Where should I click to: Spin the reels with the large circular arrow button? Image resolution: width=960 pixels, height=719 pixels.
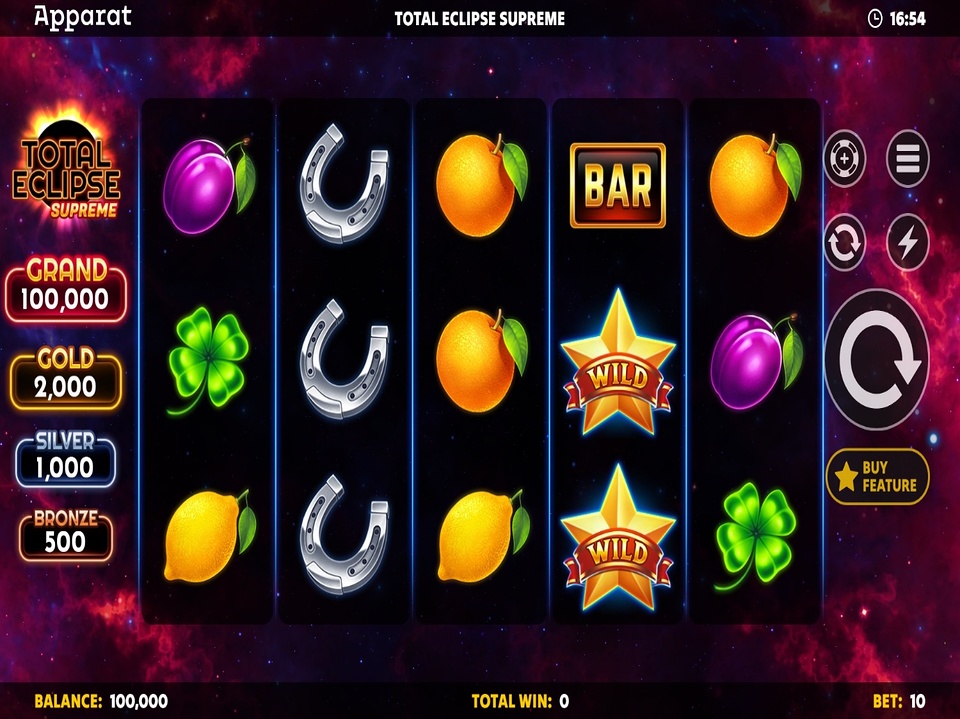pyautogui.click(x=876, y=360)
